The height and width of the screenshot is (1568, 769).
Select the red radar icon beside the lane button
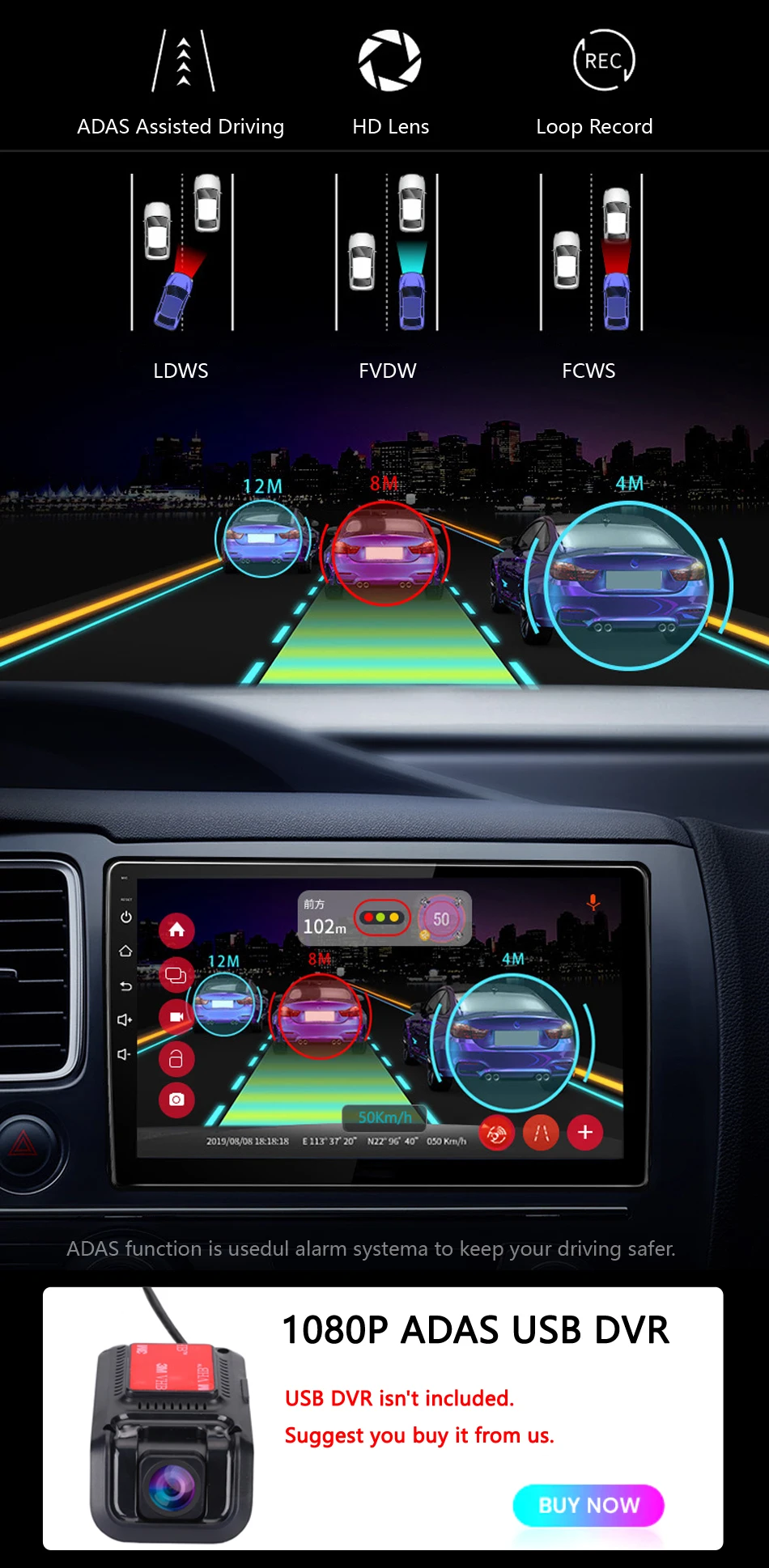[x=497, y=1134]
